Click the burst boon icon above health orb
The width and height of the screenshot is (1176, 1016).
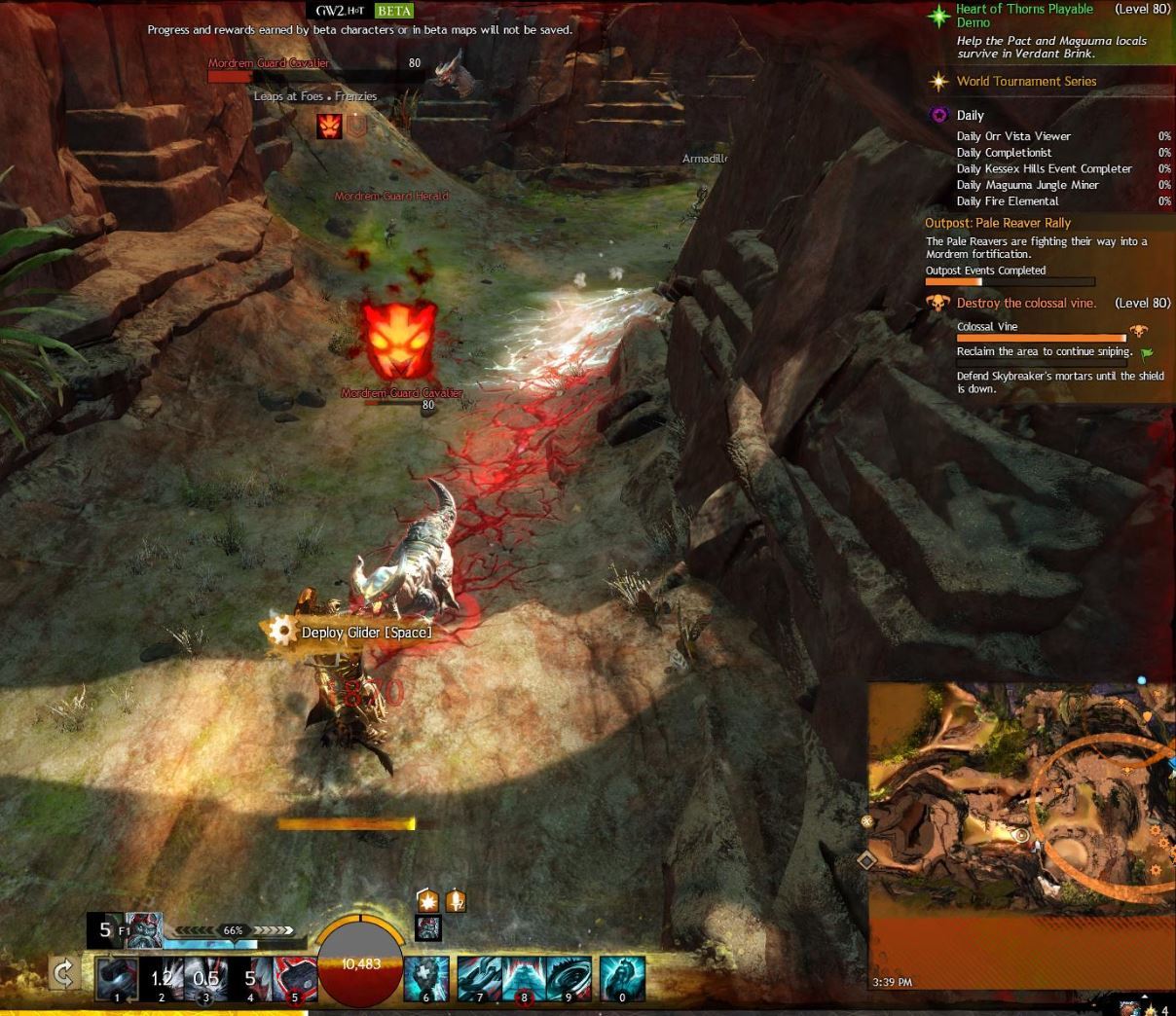click(x=428, y=901)
